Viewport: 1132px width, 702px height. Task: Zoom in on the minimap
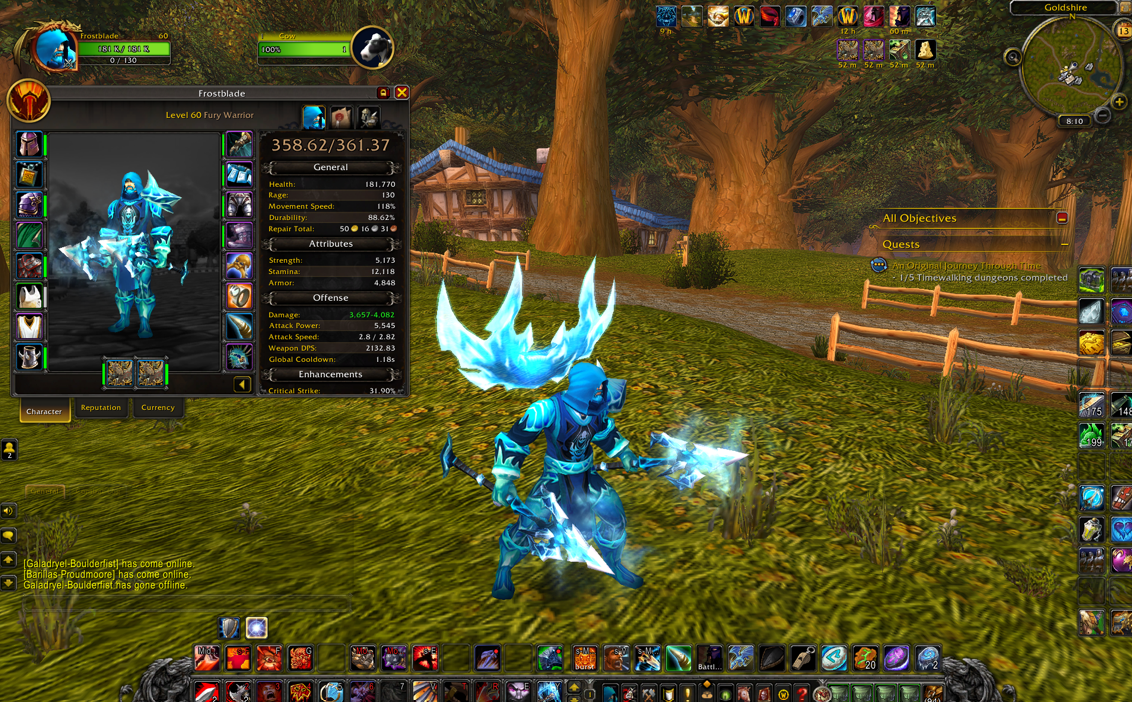(1119, 102)
